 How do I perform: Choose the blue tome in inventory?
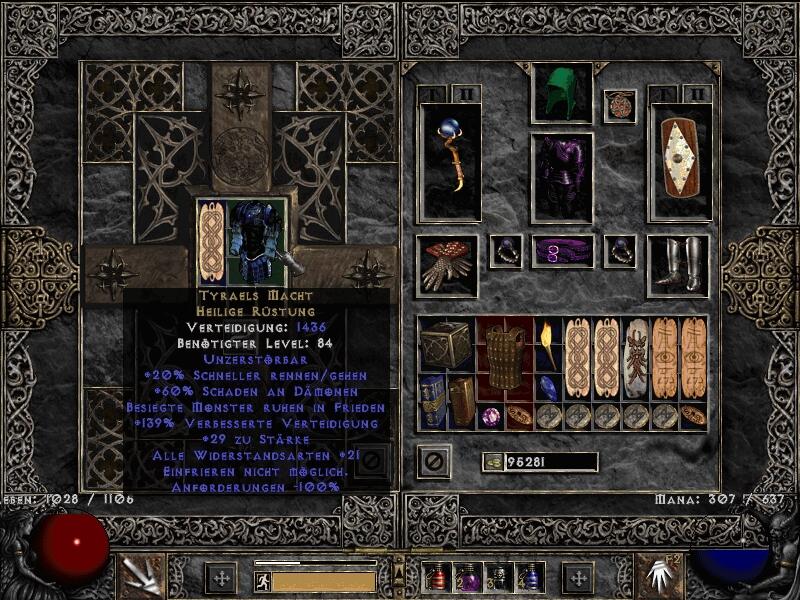pyautogui.click(x=432, y=401)
